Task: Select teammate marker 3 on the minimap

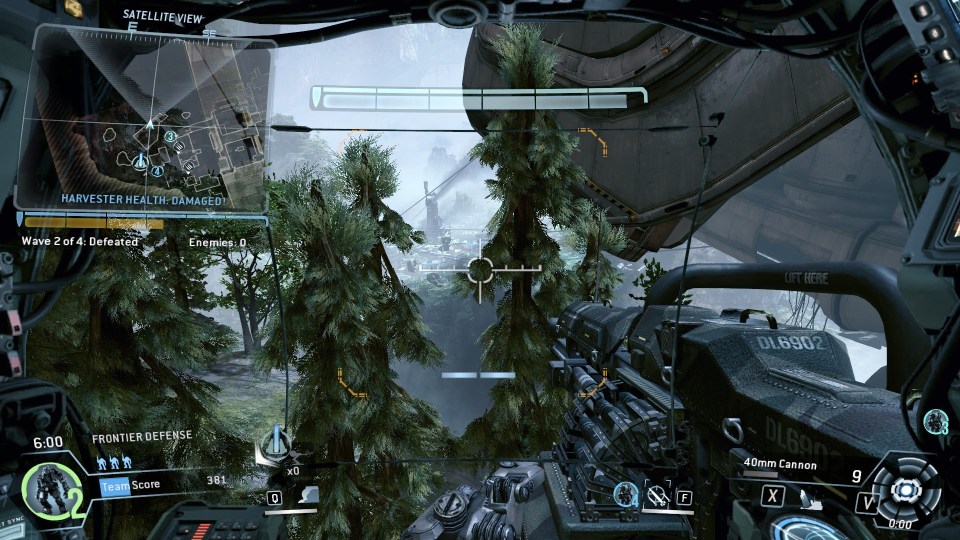Action: (x=171, y=137)
